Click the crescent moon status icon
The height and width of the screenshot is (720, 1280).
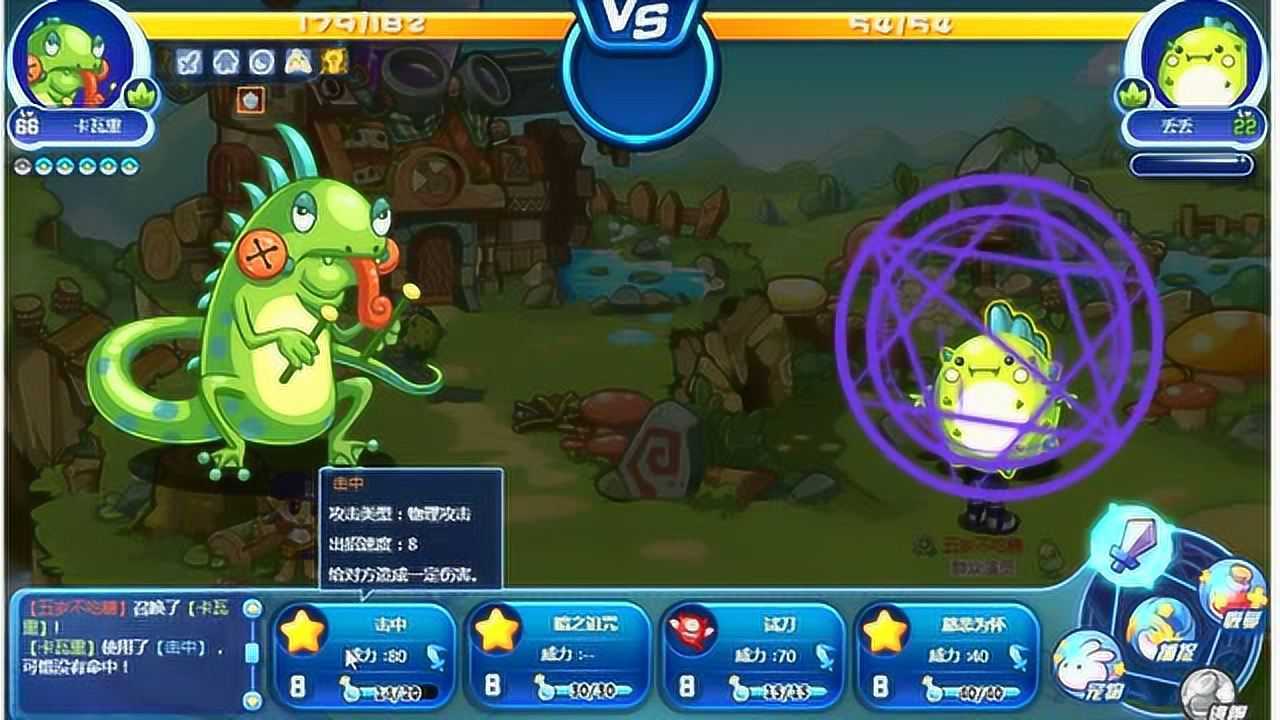tap(261, 62)
